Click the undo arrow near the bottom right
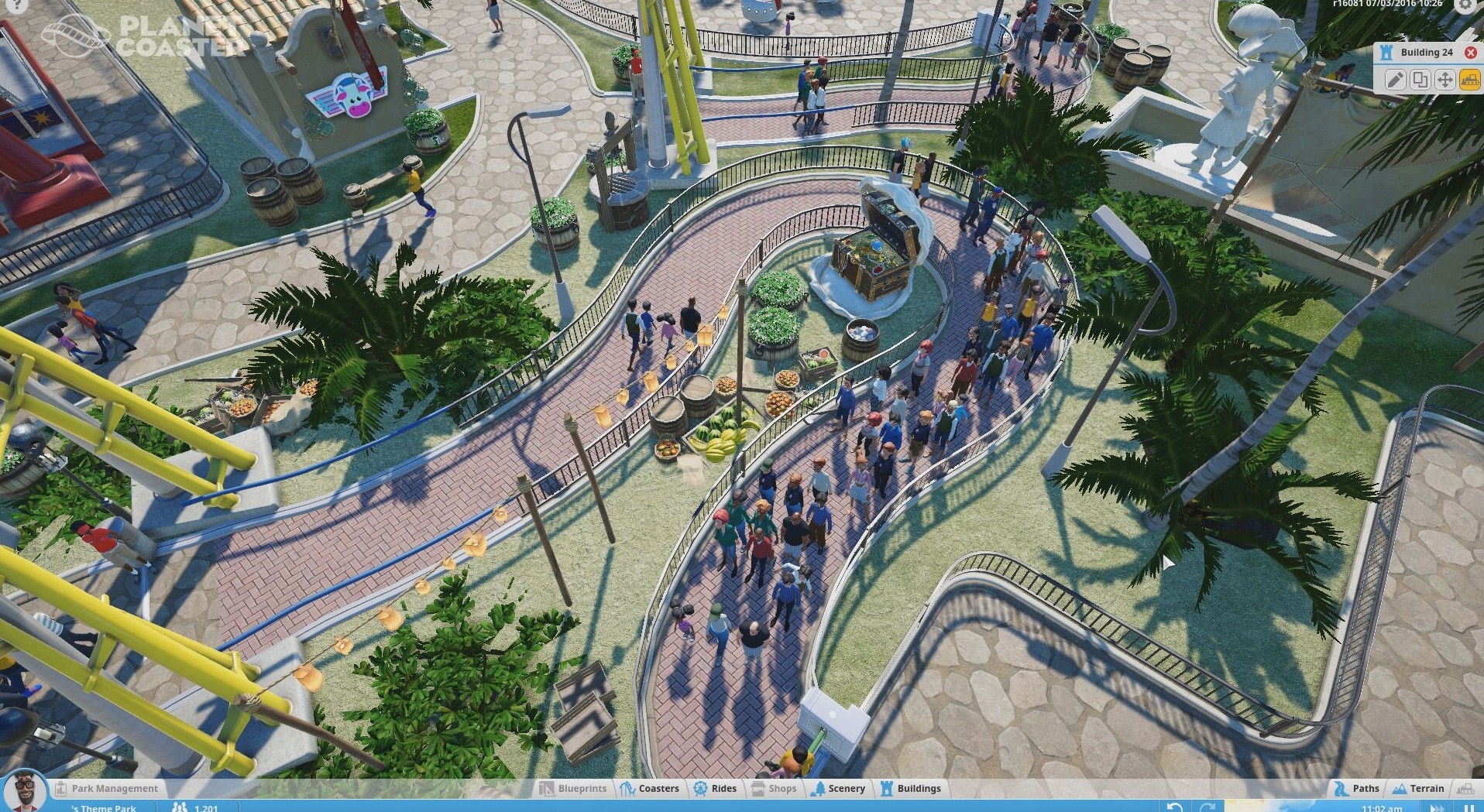 1173,805
